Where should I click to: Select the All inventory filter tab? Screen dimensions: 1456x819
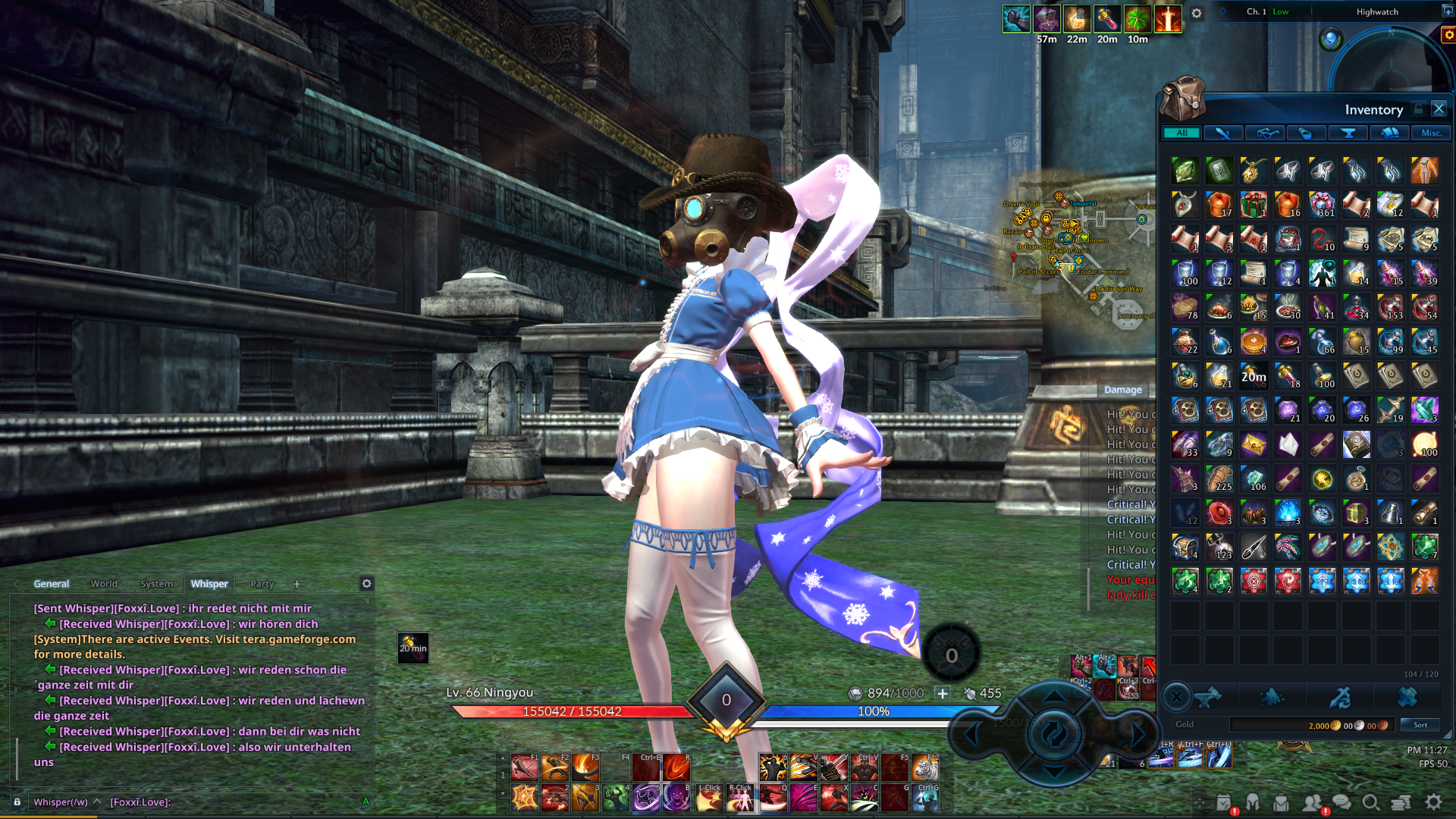click(x=1181, y=133)
